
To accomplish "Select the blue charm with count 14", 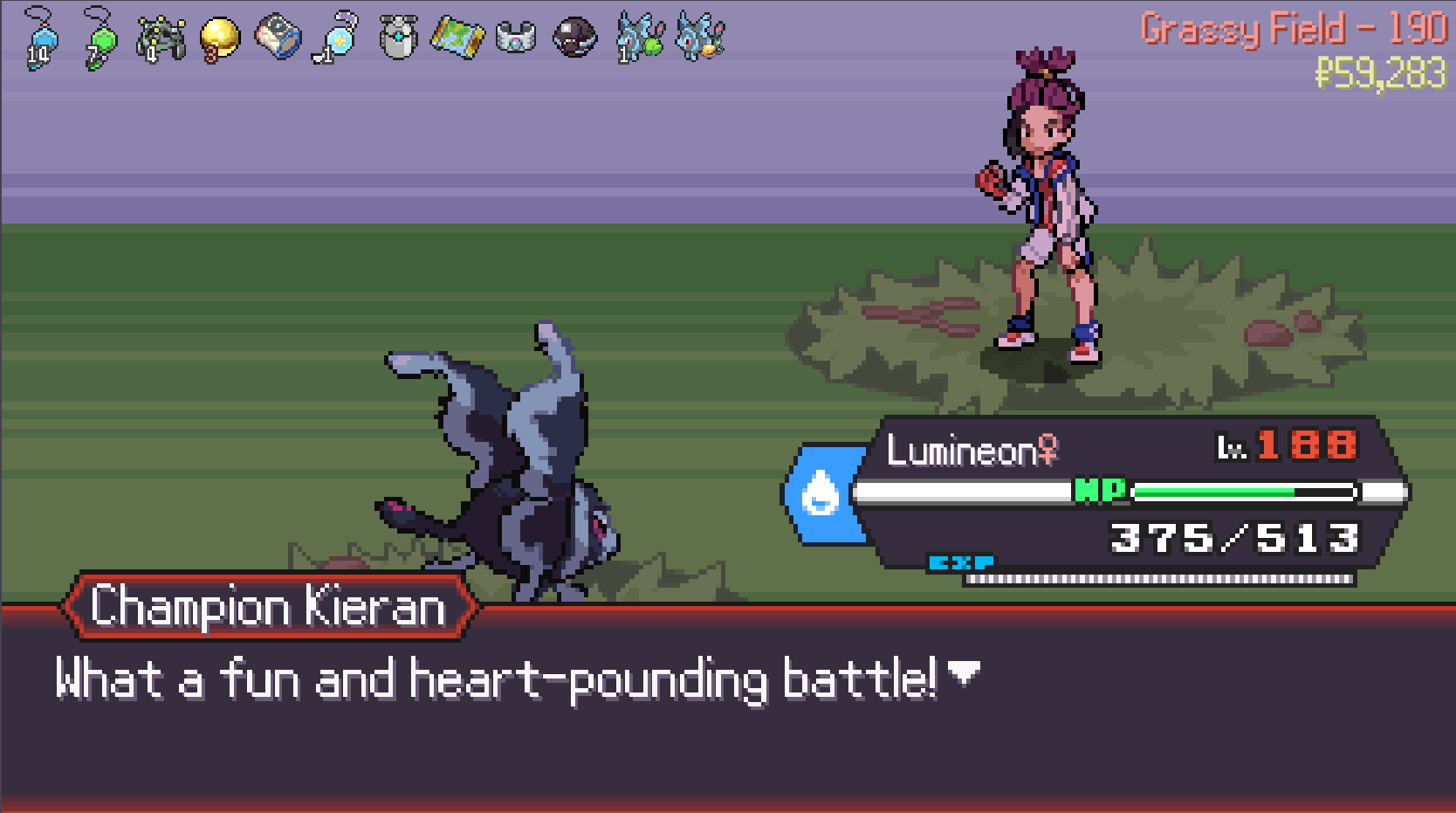I will coord(40,38).
